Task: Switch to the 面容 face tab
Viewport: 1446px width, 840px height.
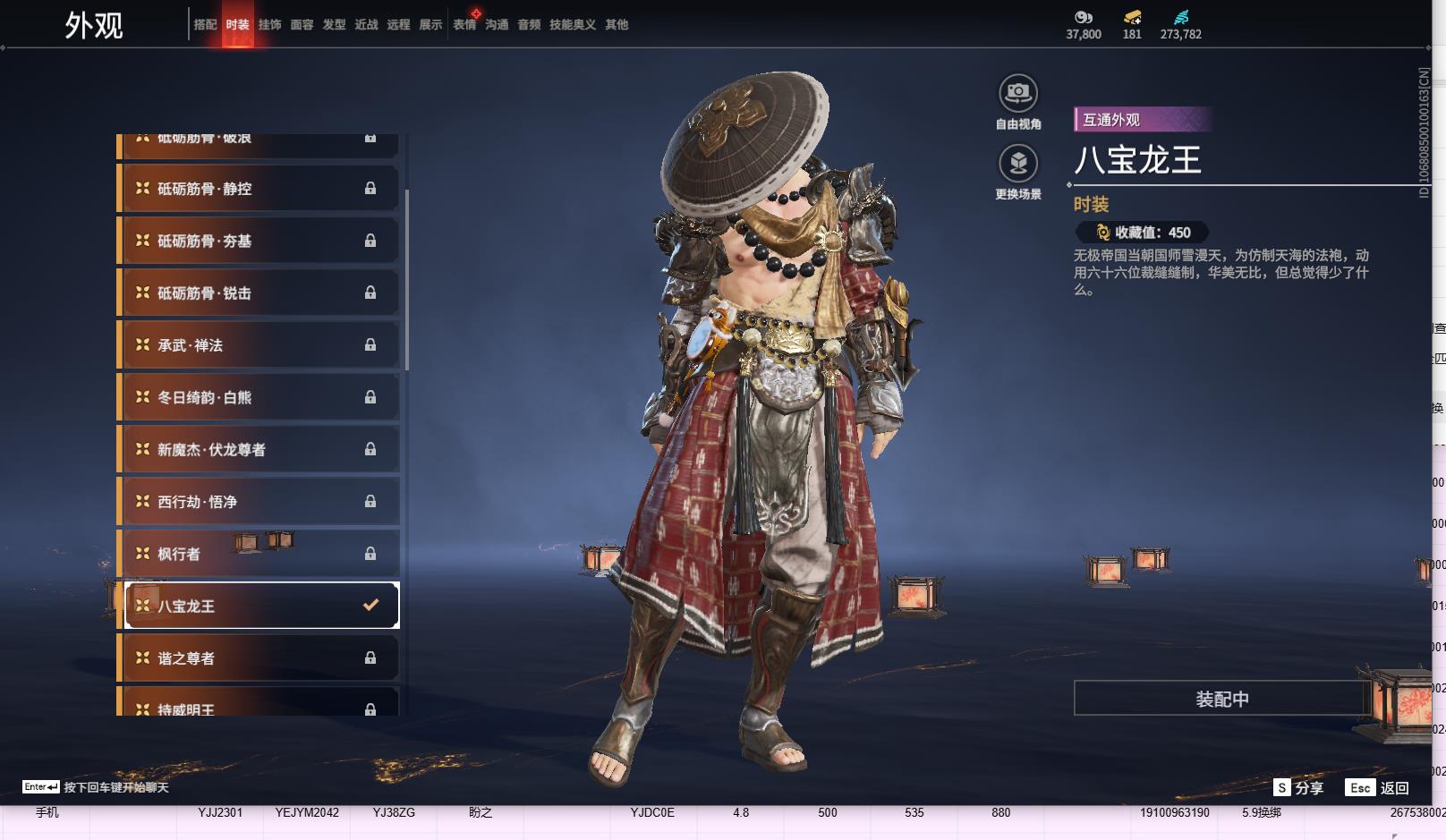Action: point(302,25)
